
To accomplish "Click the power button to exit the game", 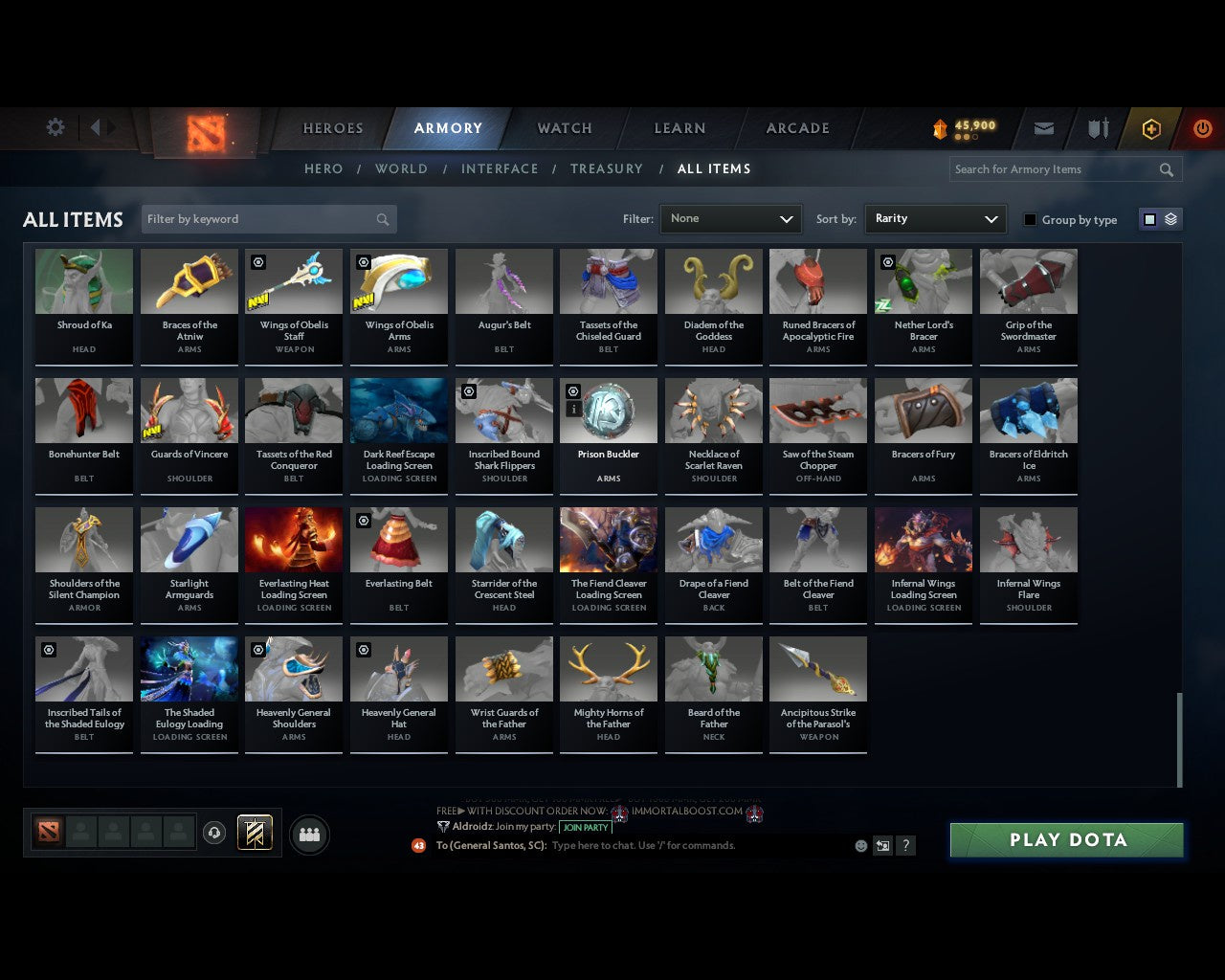I will pyautogui.click(x=1202, y=128).
